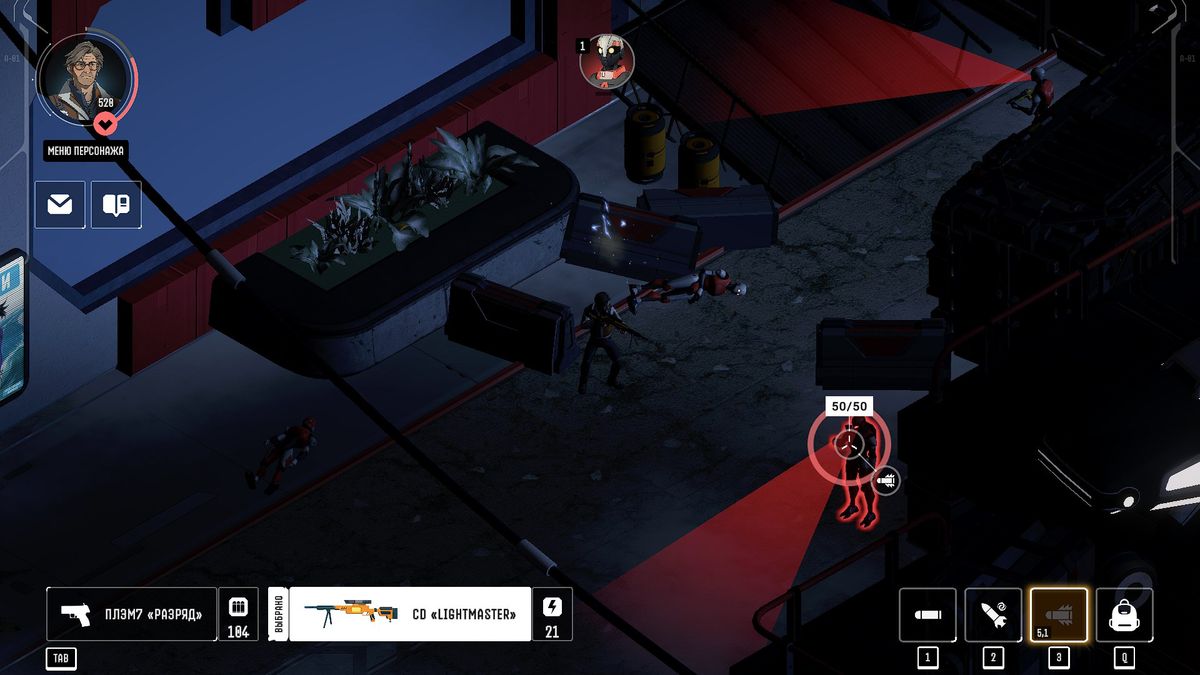Image resolution: width=1200 pixels, height=675 pixels.
Task: Open the character menu via the portrait
Action: 83,79
